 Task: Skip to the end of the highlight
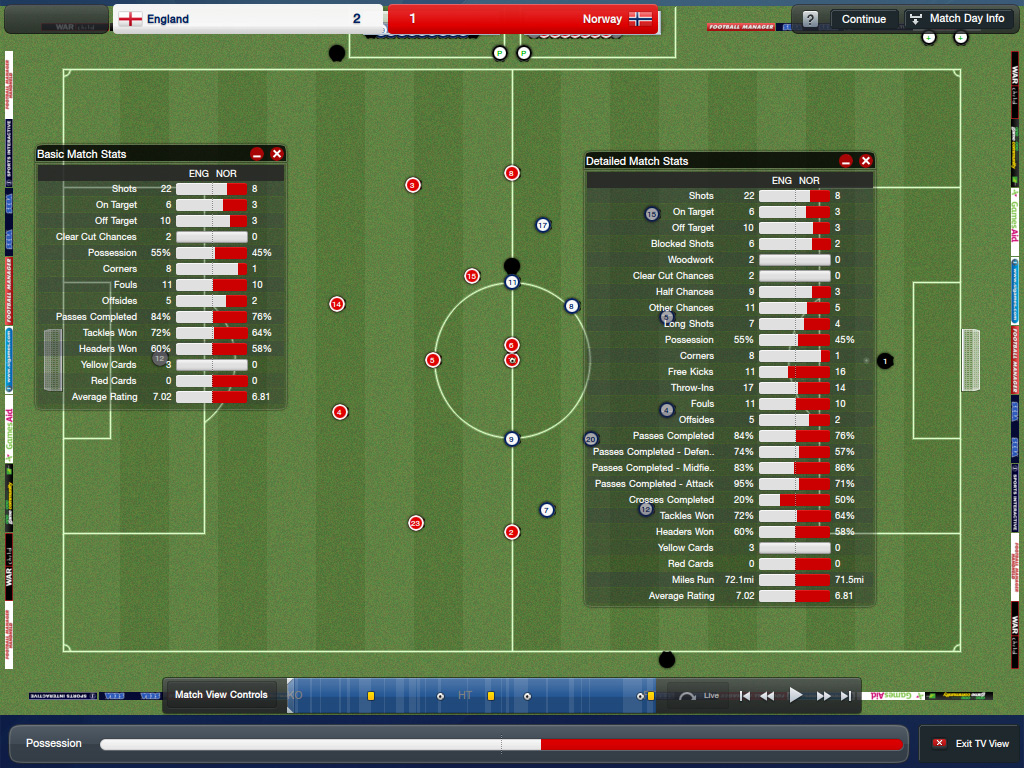pyautogui.click(x=846, y=695)
